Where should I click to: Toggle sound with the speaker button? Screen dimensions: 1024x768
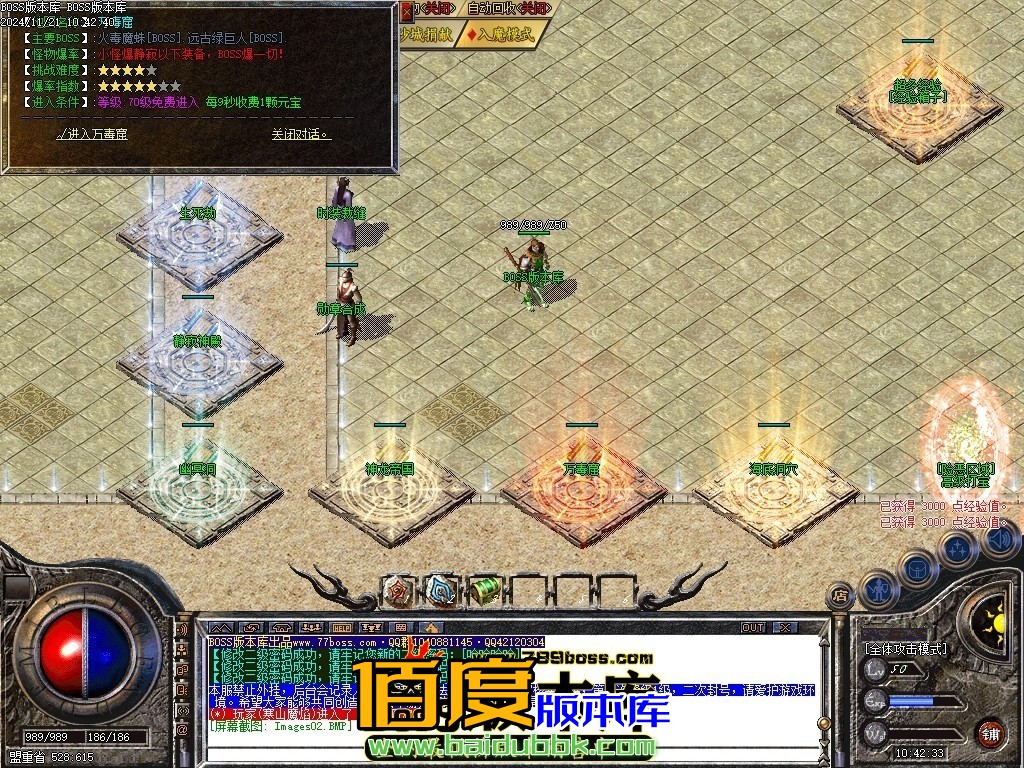coord(999,540)
